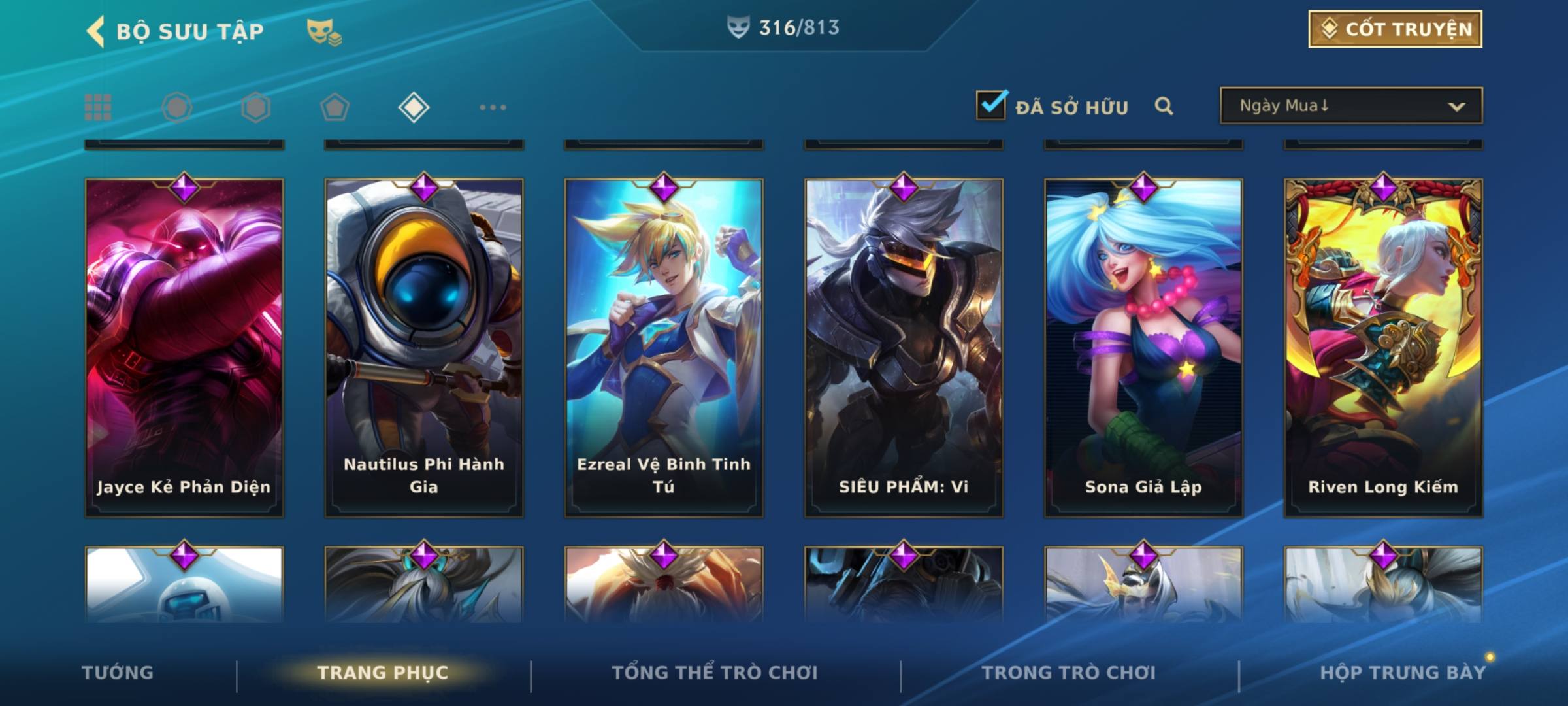The image size is (1568, 706).
Task: Select the grid all-skins filter icon
Action: (x=98, y=107)
